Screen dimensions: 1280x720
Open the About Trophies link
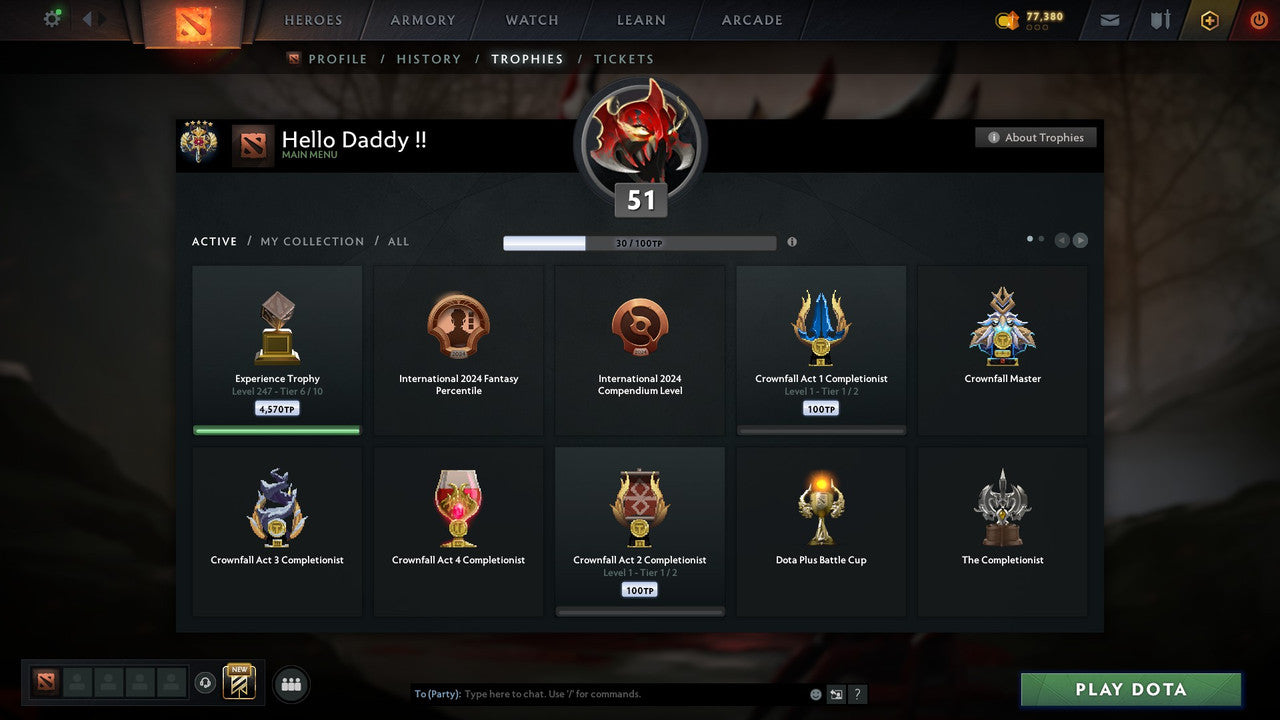tap(1036, 137)
